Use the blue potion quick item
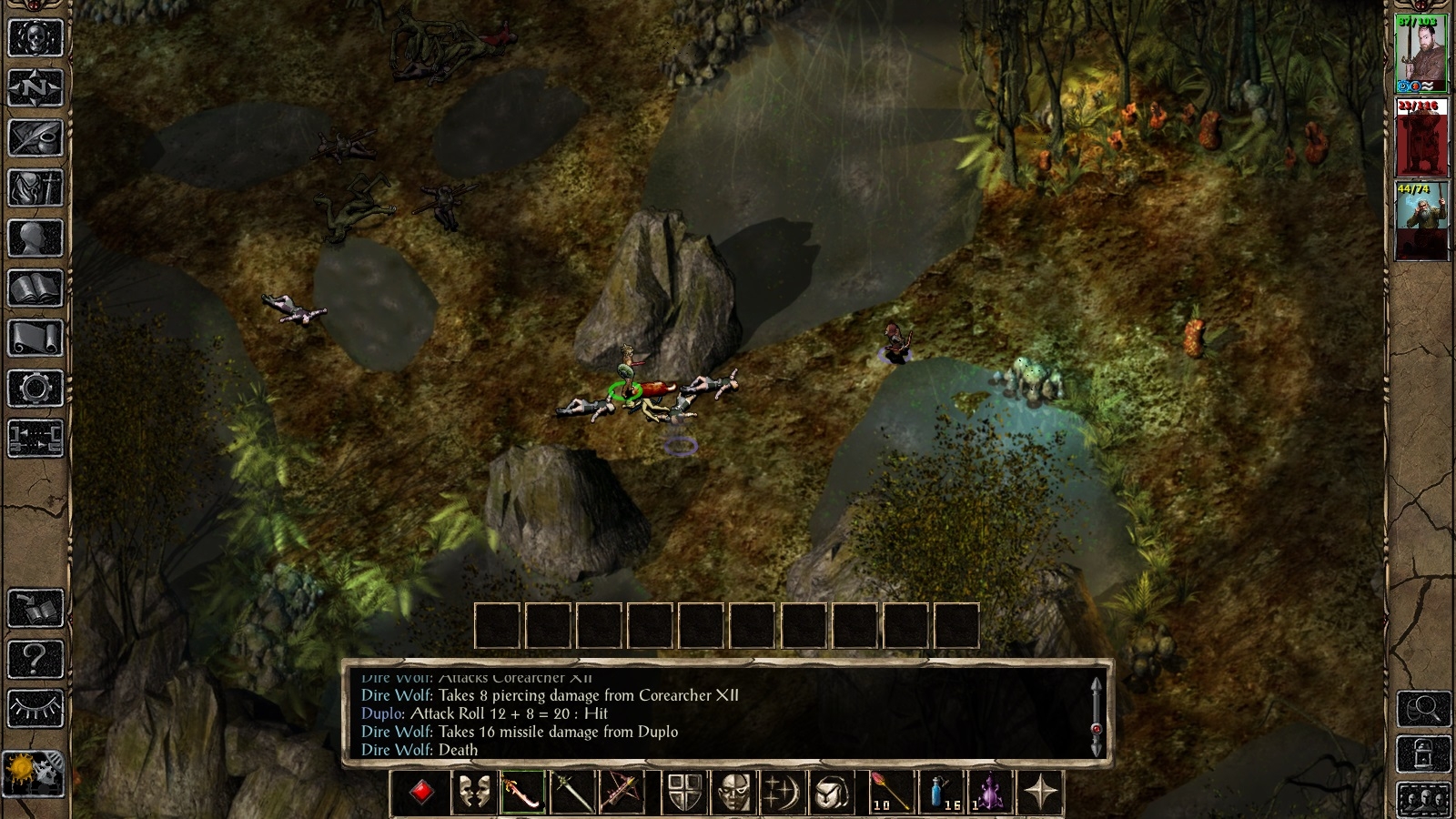 pos(939,792)
